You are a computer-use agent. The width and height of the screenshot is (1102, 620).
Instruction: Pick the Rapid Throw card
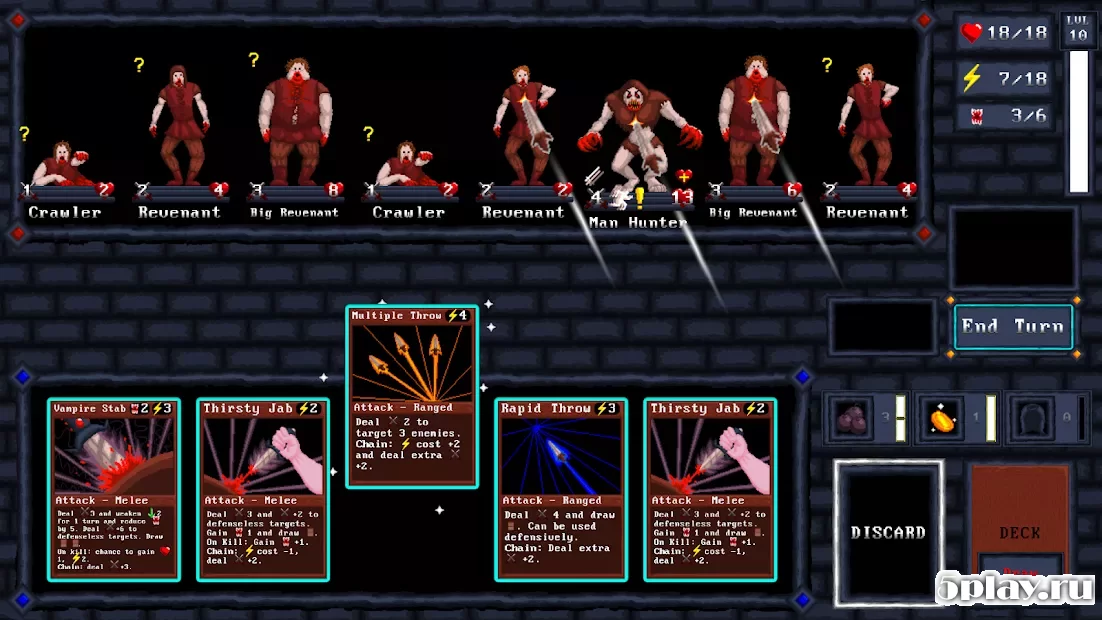[x=560, y=489]
